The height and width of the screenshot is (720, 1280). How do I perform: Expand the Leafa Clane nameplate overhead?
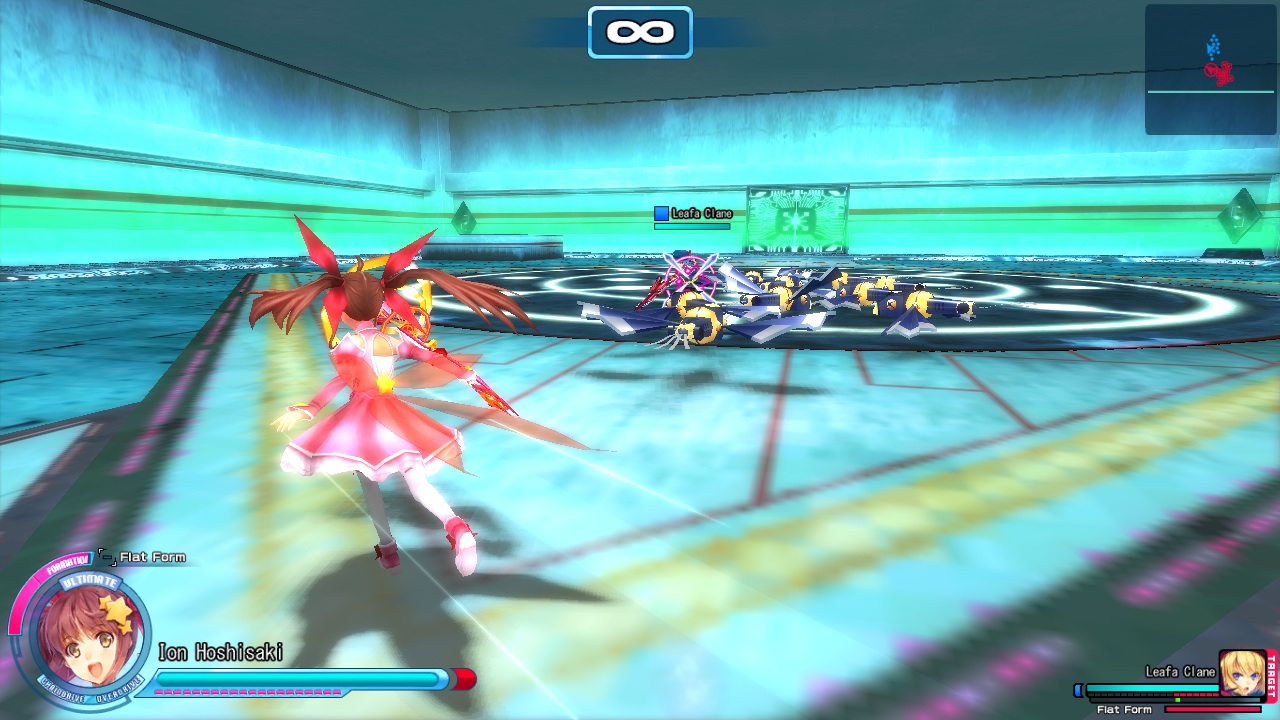click(x=702, y=213)
